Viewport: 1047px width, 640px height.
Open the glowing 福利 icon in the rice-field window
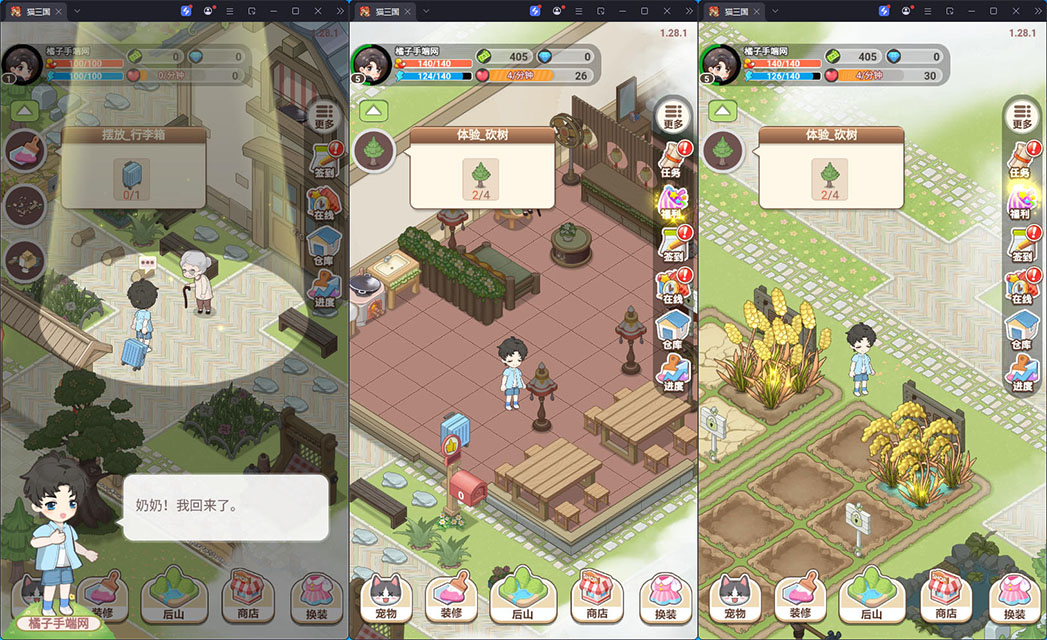pyautogui.click(x=1021, y=204)
